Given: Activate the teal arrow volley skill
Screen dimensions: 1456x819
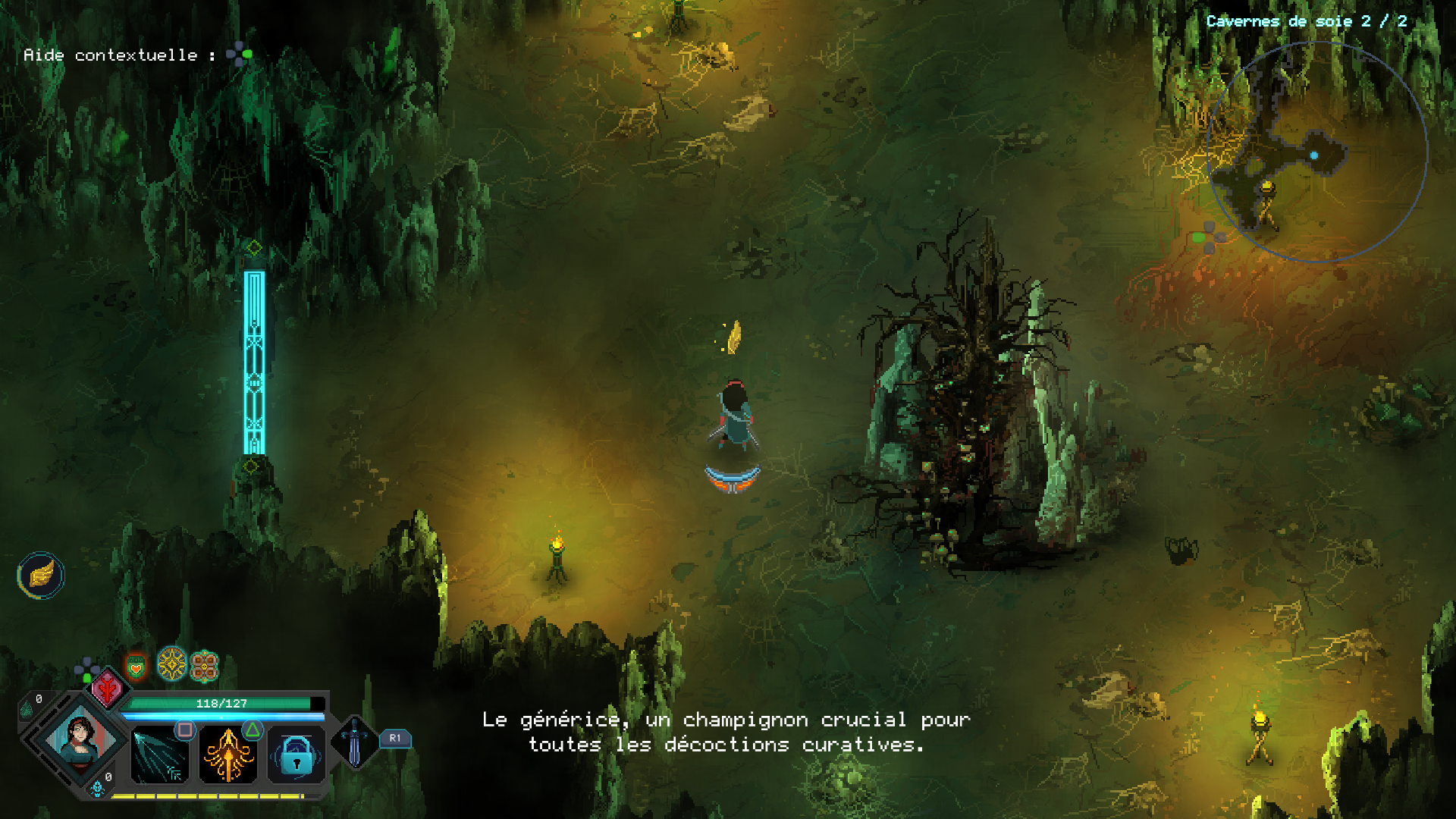Looking at the screenshot, I should [159, 755].
